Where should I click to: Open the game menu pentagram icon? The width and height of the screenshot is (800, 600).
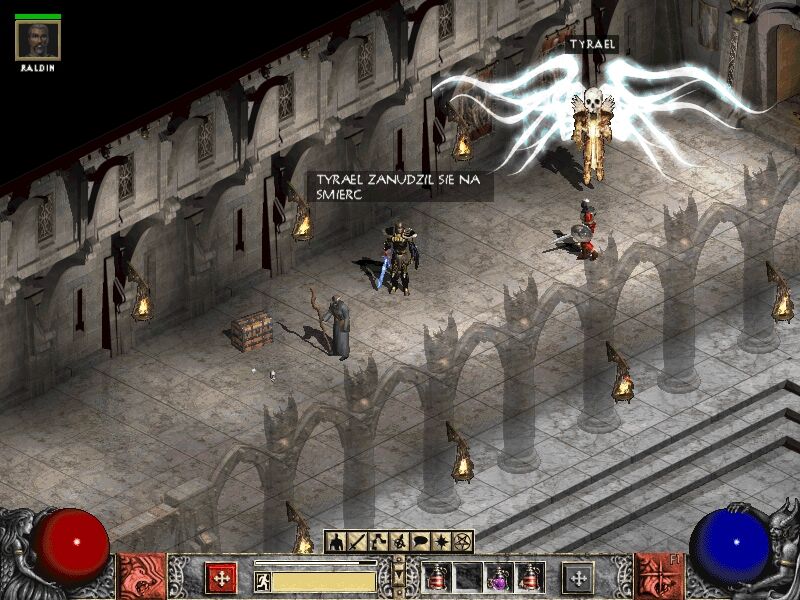462,542
